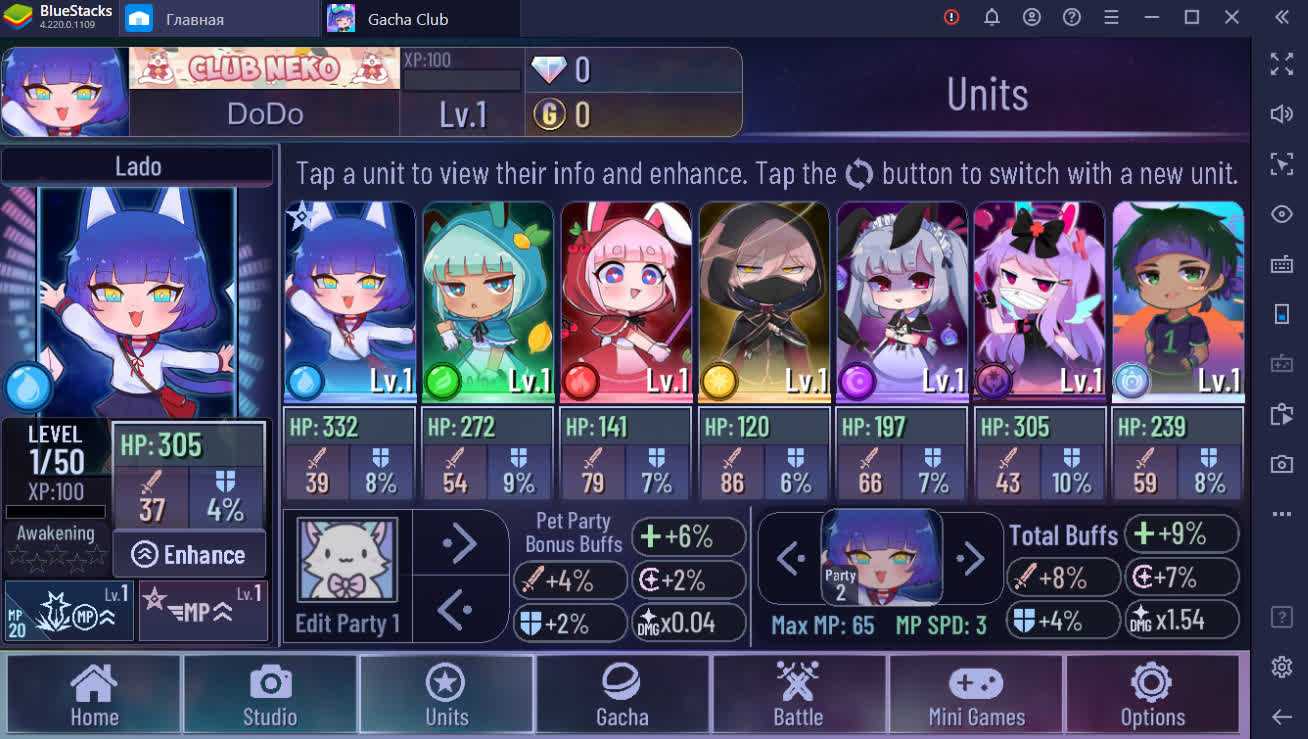Open the Gacha menu
Screen dimensions: 1308x739
pyautogui.click(x=622, y=694)
